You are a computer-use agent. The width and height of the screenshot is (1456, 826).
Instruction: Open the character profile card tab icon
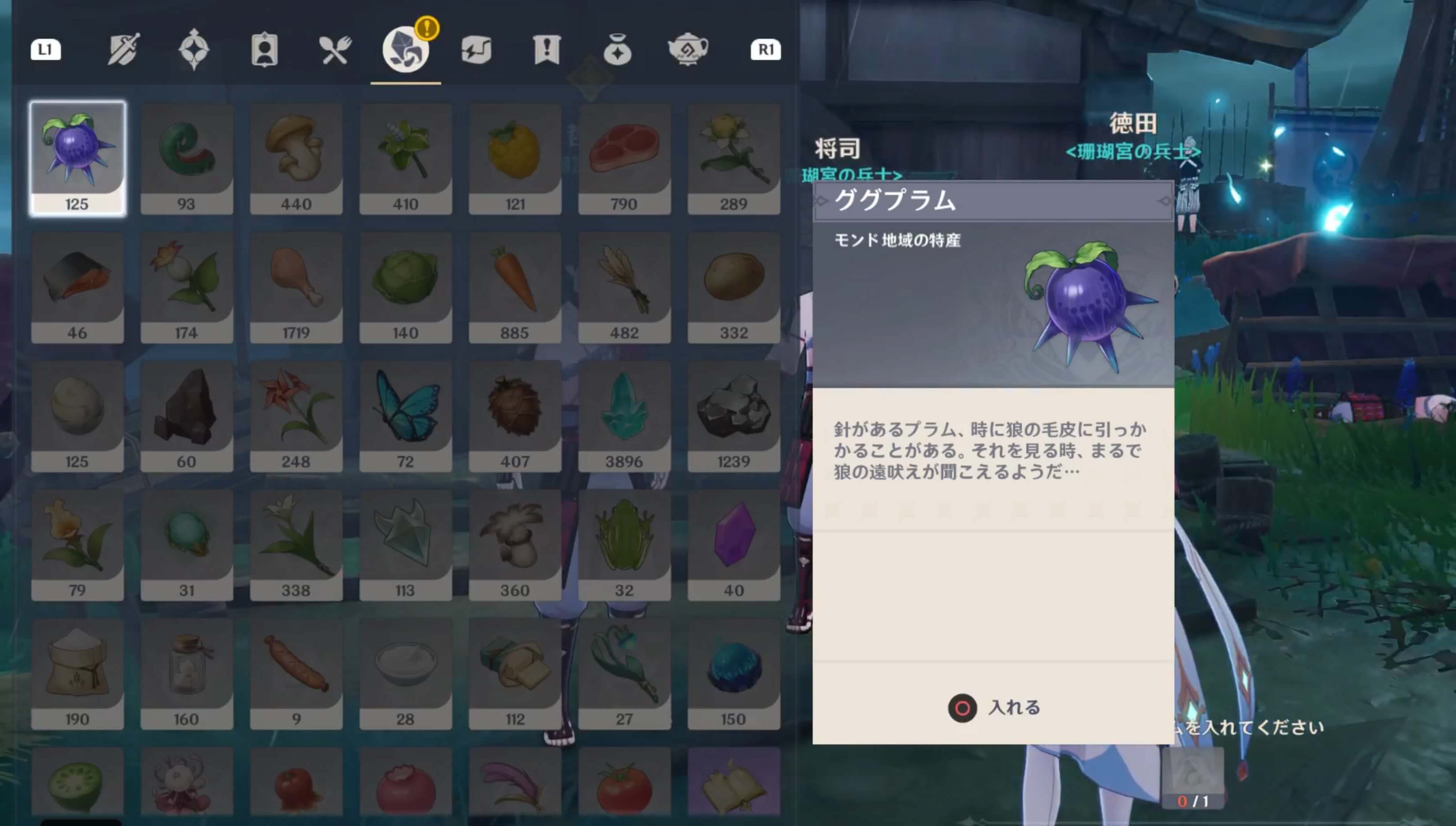[264, 50]
